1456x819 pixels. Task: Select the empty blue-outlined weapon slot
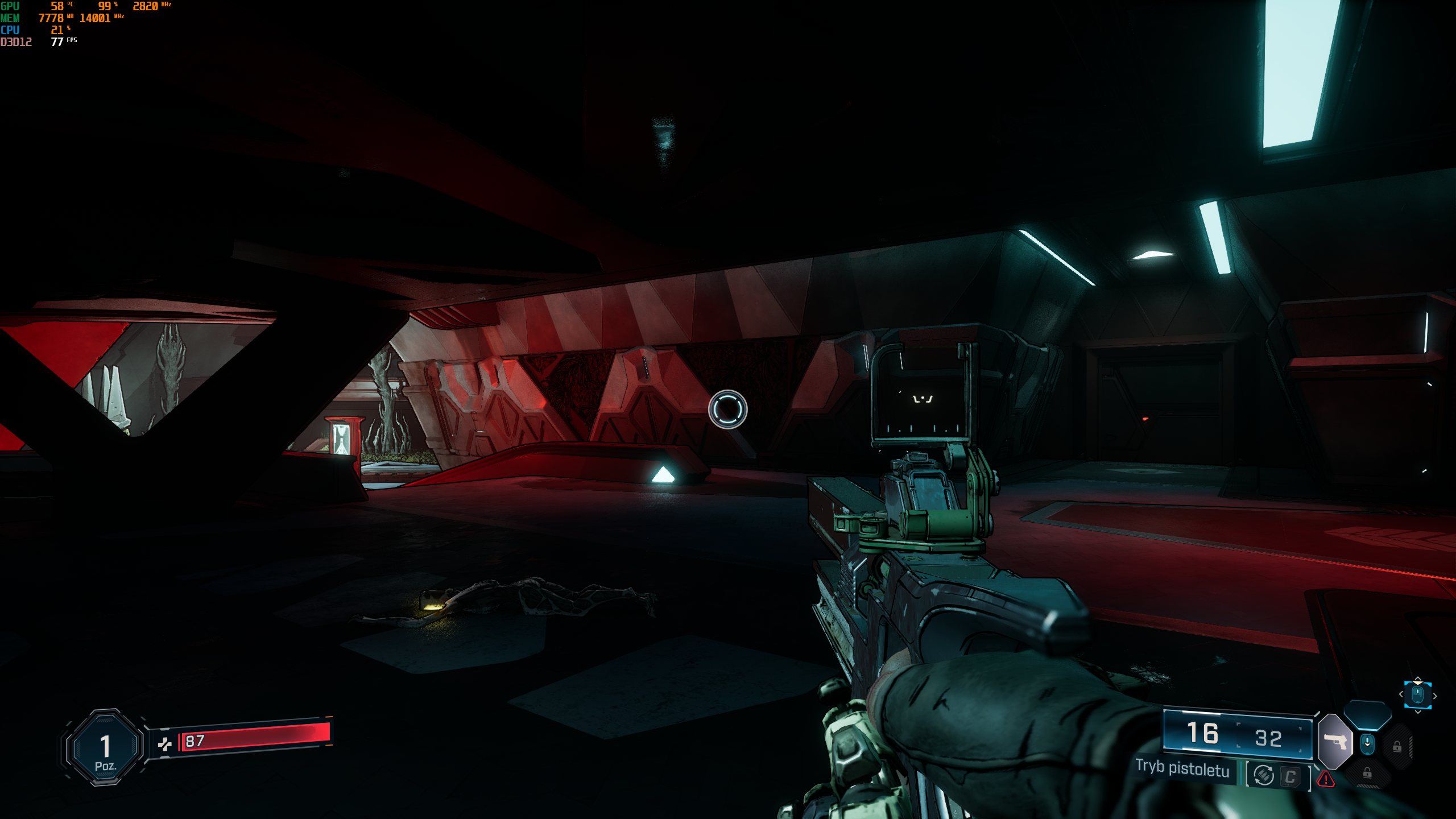tap(1367, 714)
